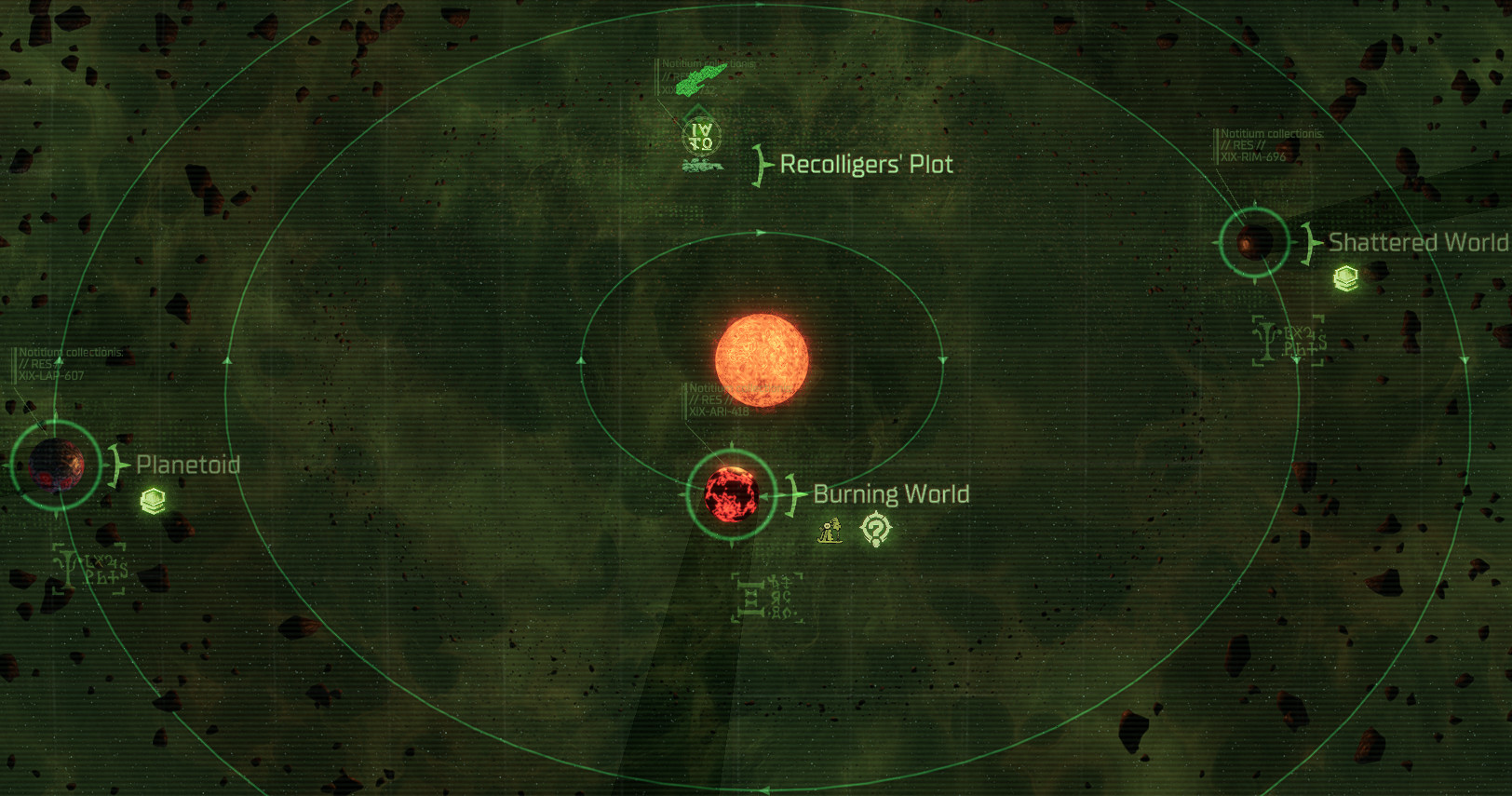Select the green voidship icon
This screenshot has height=796, width=1512.
point(699,82)
